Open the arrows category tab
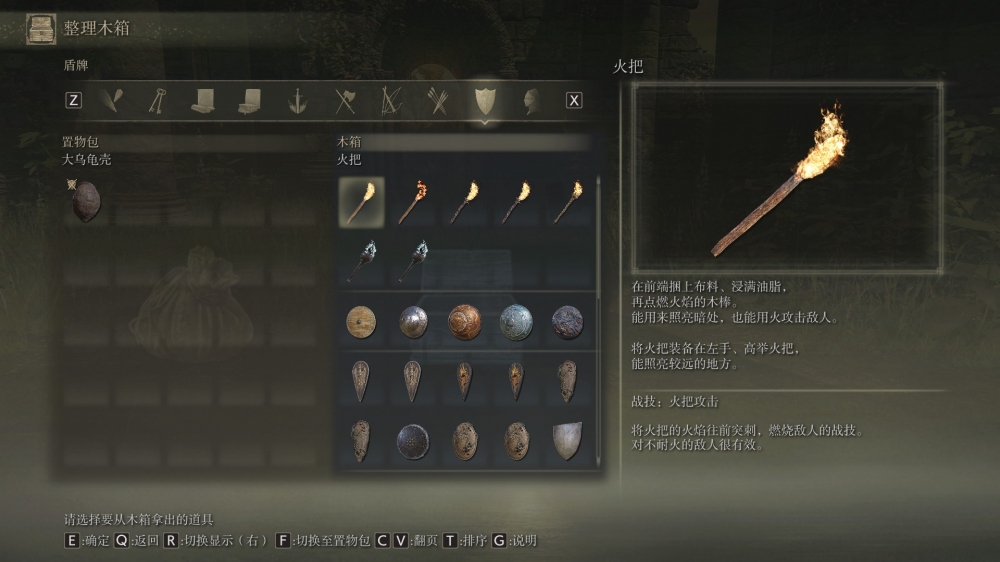 pyautogui.click(x=437, y=100)
